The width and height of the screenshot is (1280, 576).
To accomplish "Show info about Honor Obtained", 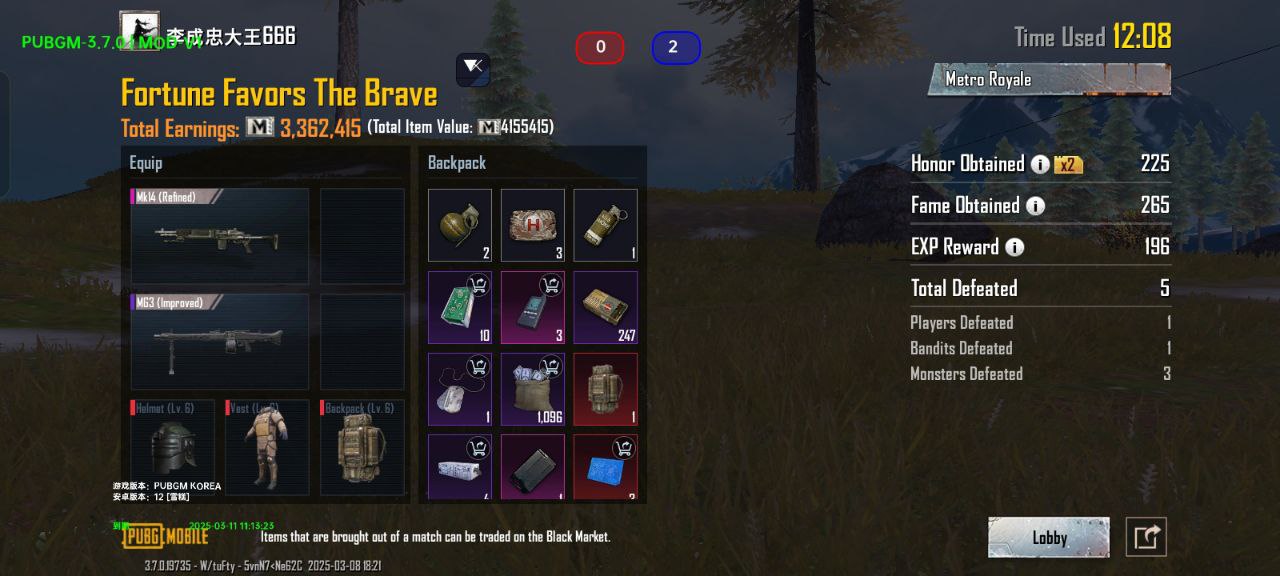I will coord(1040,164).
